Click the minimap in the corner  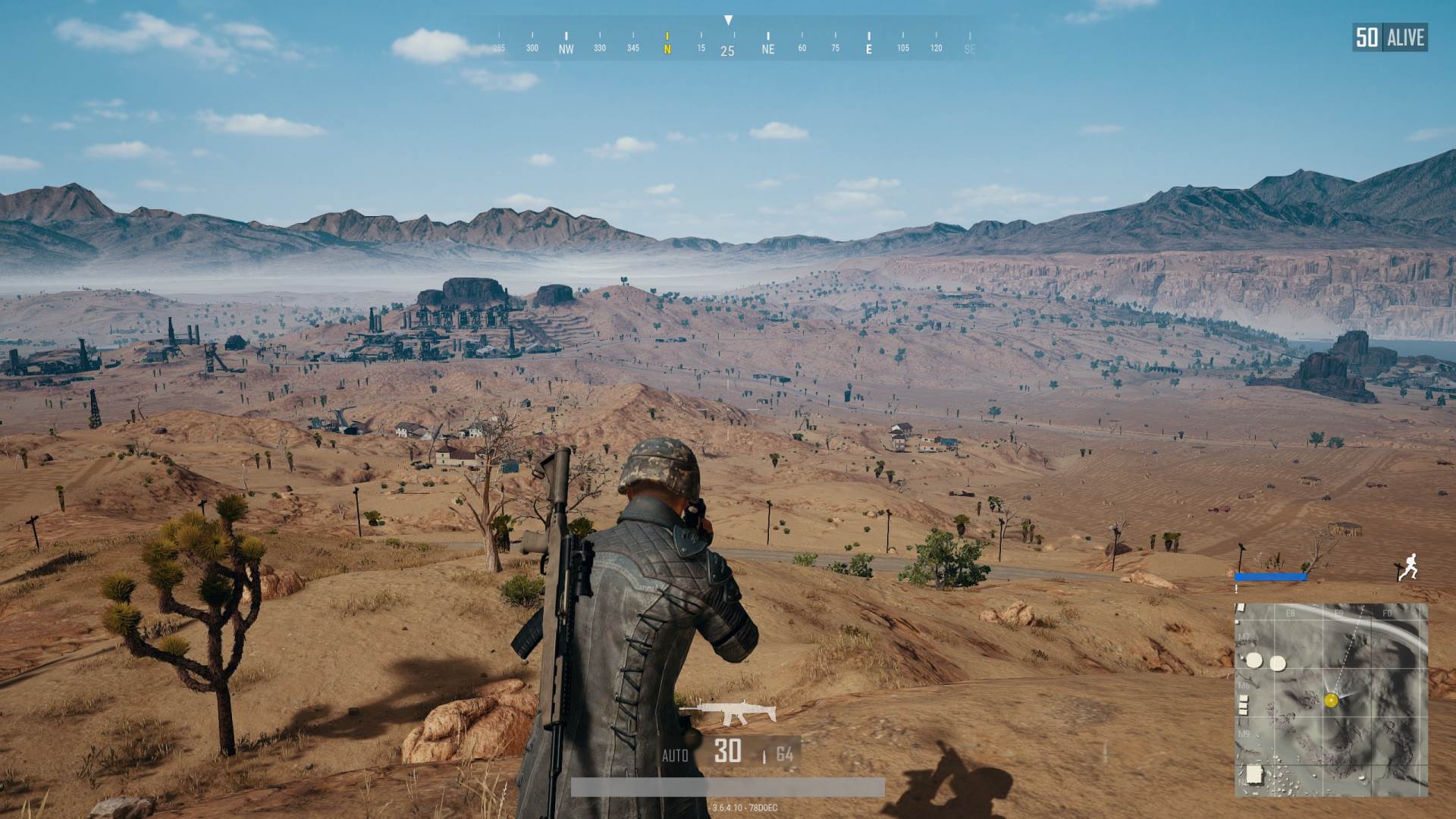(x=1331, y=699)
